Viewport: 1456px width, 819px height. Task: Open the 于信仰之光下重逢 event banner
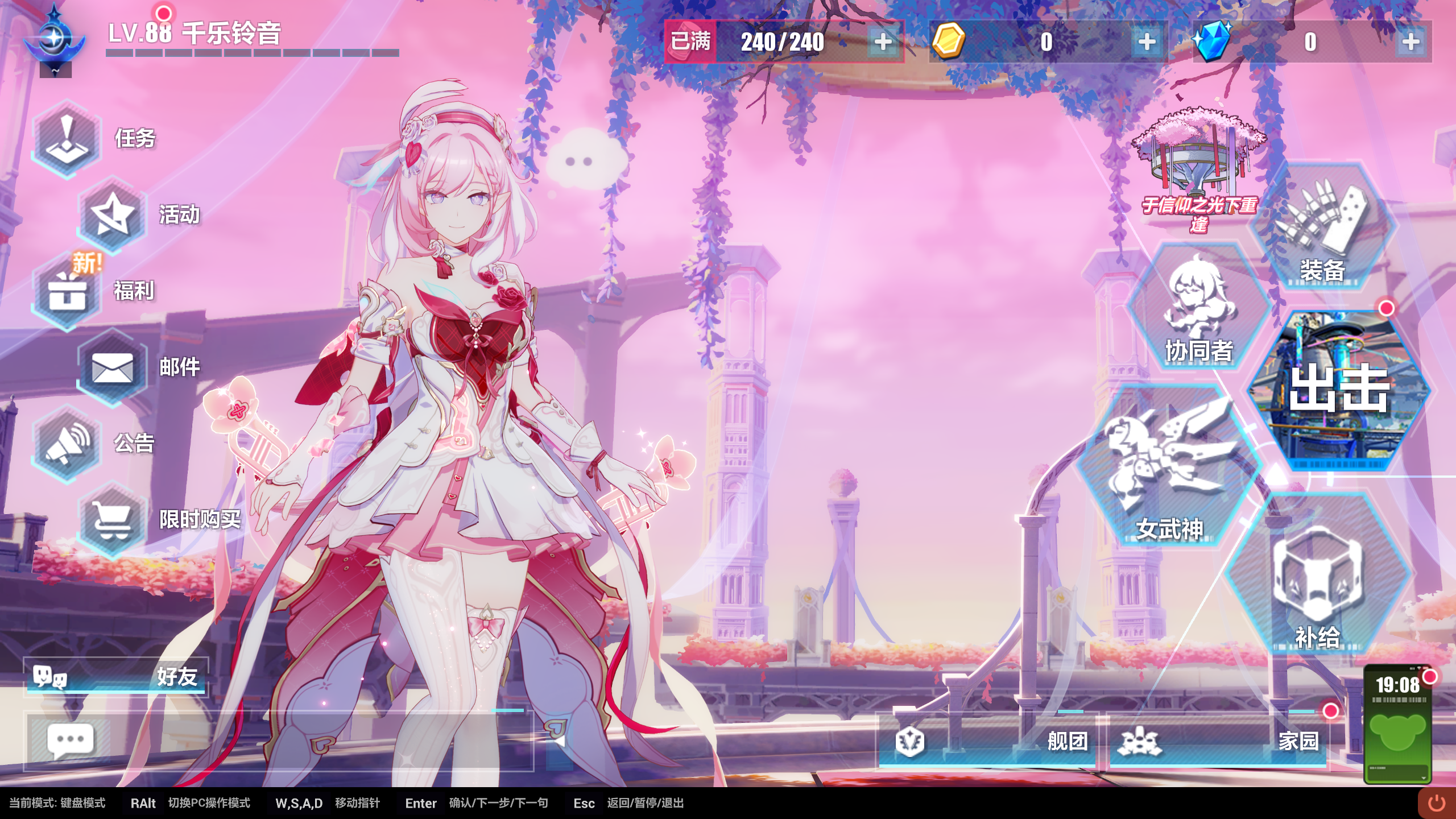click(1199, 171)
